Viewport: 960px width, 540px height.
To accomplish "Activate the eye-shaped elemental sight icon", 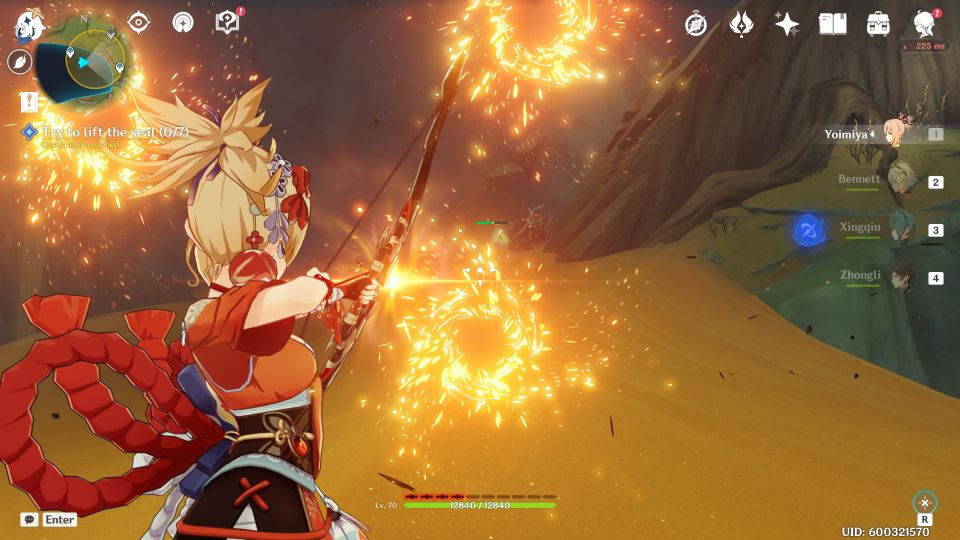I will click(138, 23).
